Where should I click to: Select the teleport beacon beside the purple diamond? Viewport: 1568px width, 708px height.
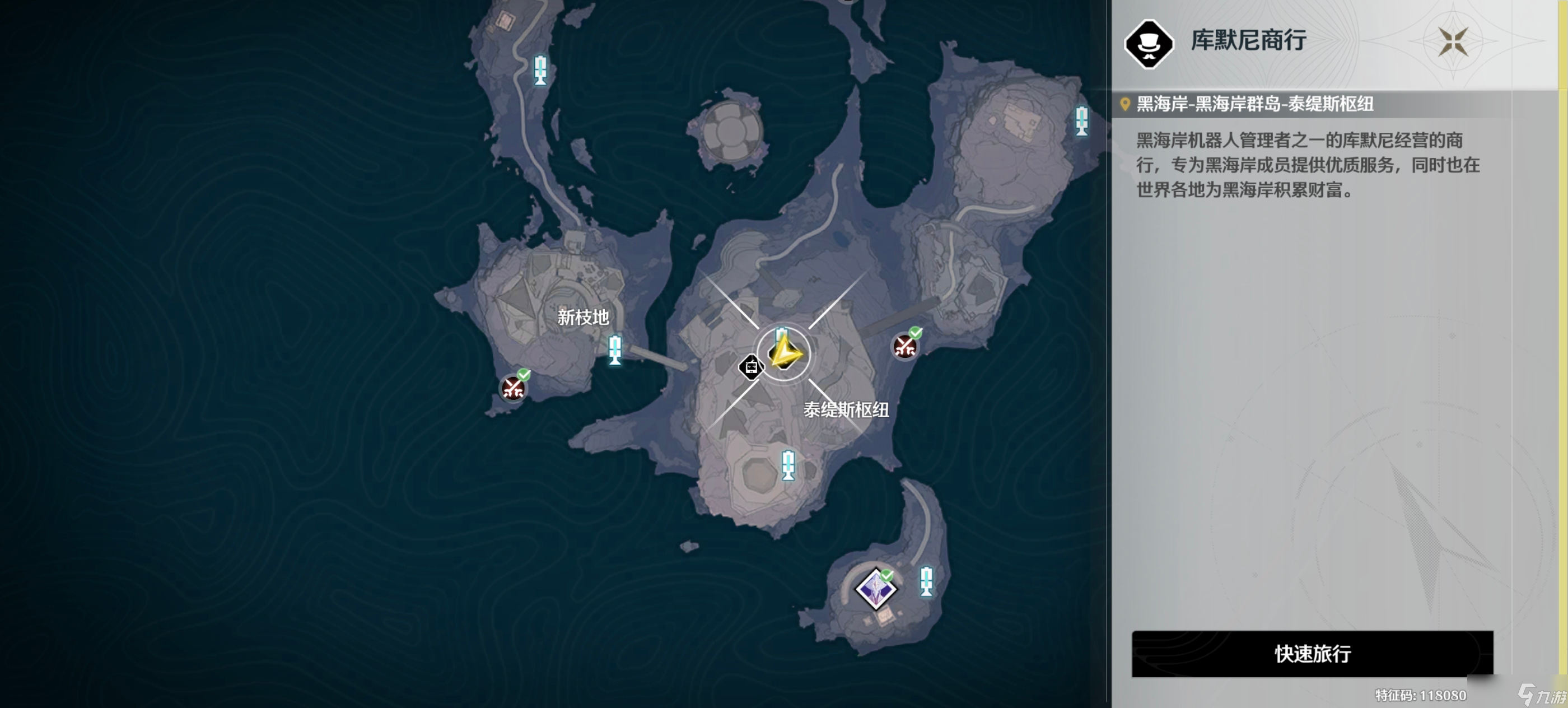click(x=926, y=581)
